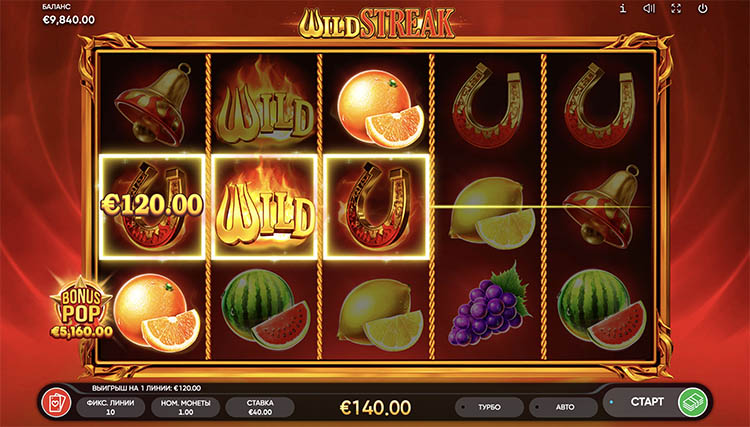Enable АВТО autoplay mode
The height and width of the screenshot is (427, 750).
[563, 408]
